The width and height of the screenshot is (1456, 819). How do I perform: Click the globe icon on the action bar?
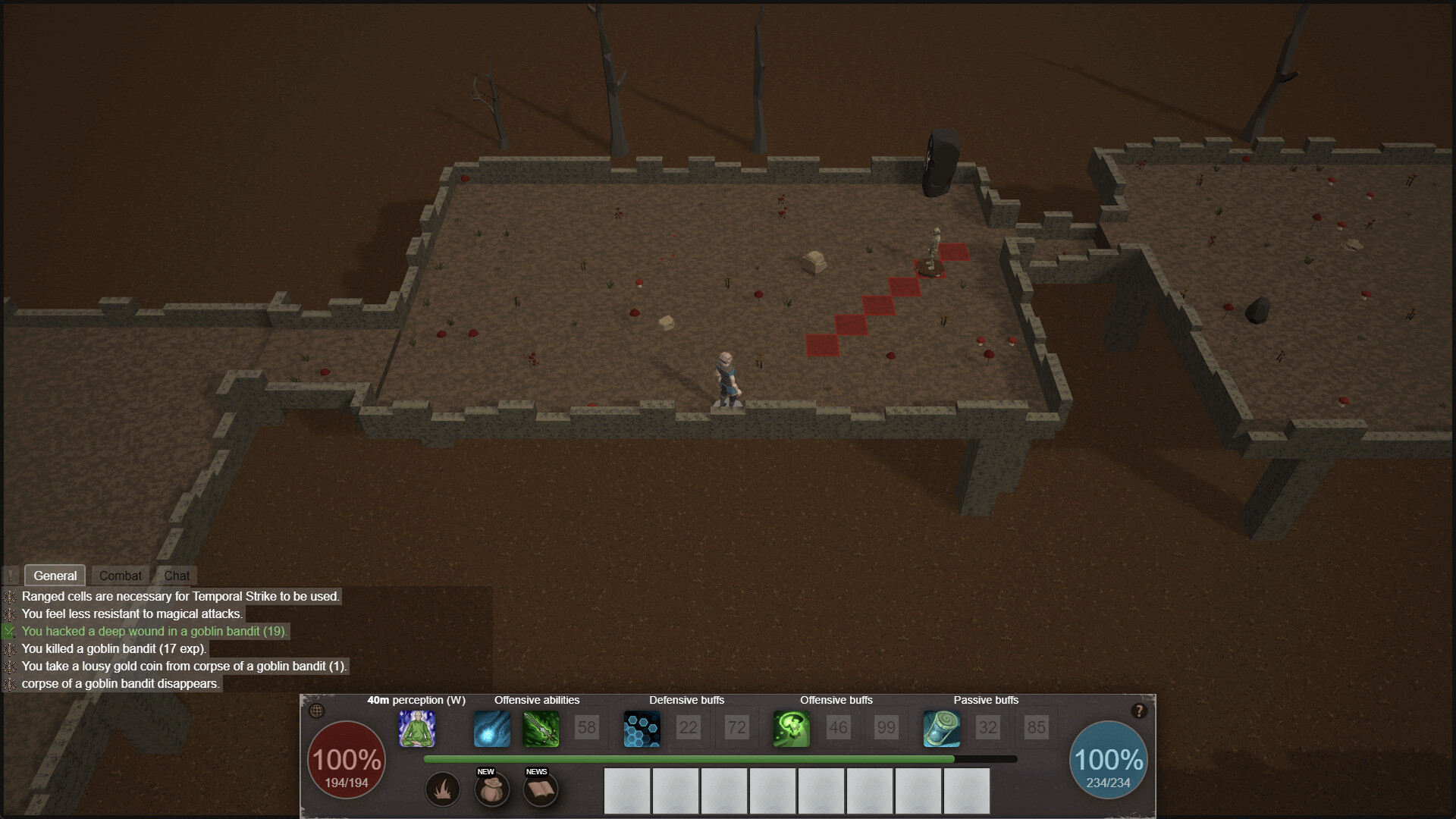pos(317,711)
